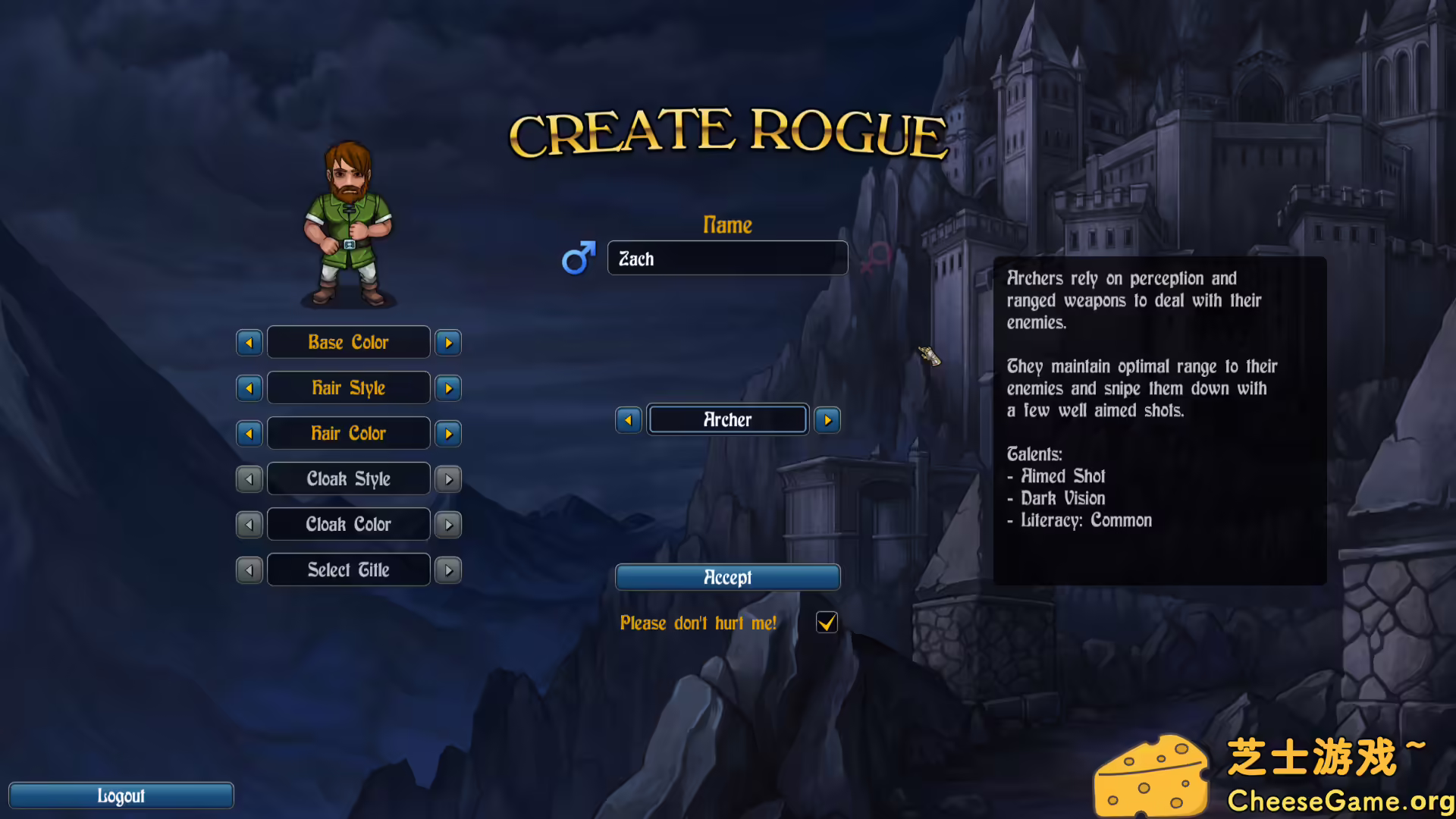This screenshot has height=819, width=1456.
Task: Select the female gender symbol
Action: [877, 258]
